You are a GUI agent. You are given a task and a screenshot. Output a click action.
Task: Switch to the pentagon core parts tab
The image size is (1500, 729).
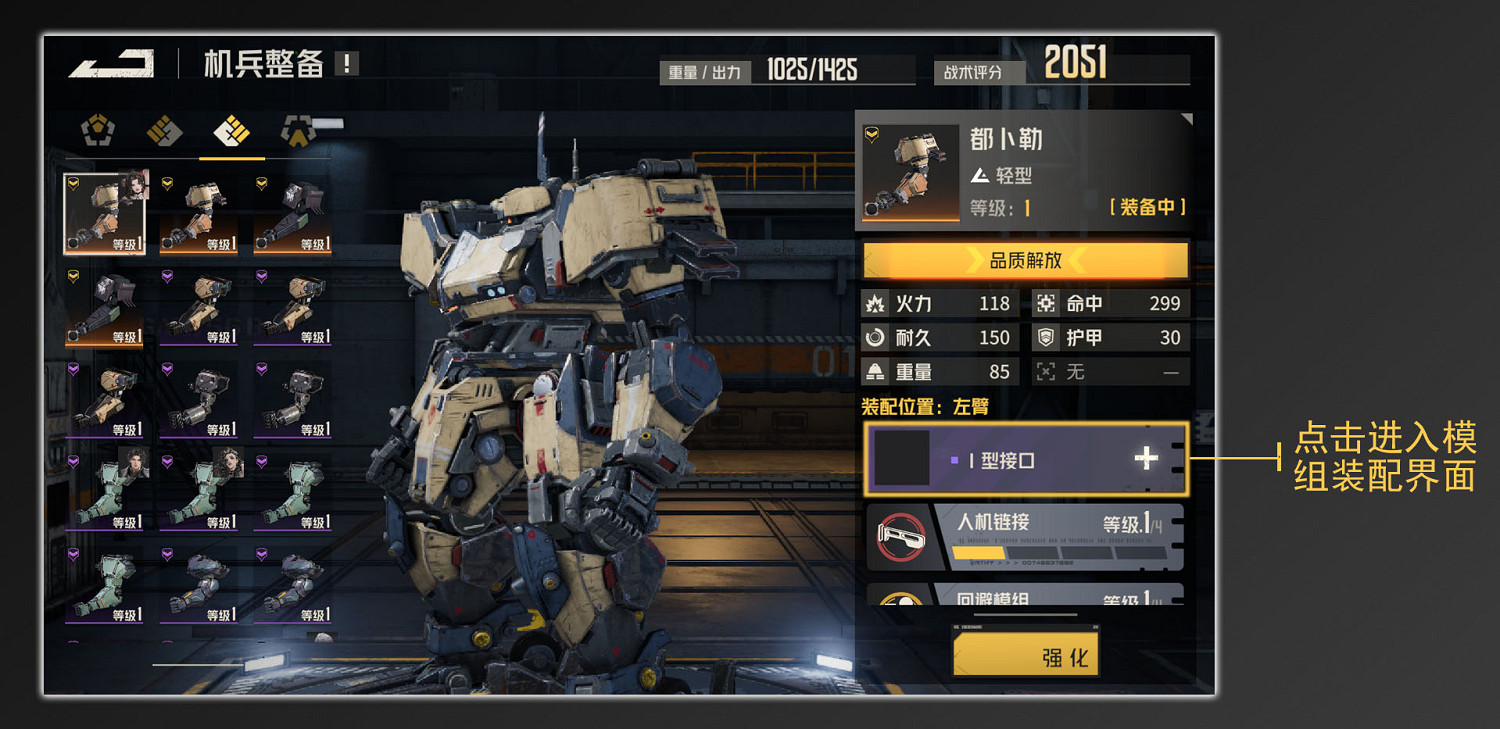point(98,131)
